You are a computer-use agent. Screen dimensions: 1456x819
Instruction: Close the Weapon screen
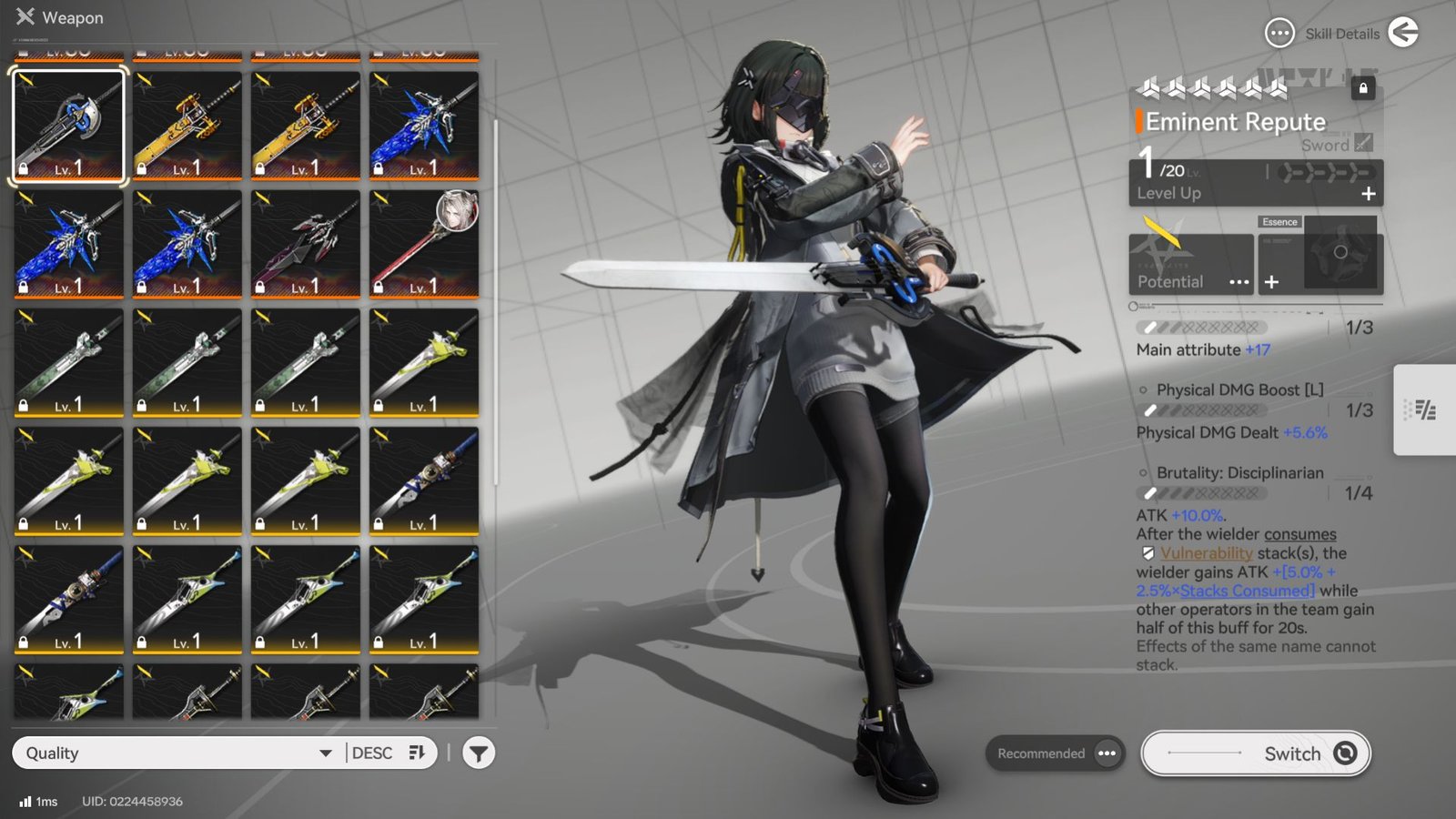click(x=25, y=17)
